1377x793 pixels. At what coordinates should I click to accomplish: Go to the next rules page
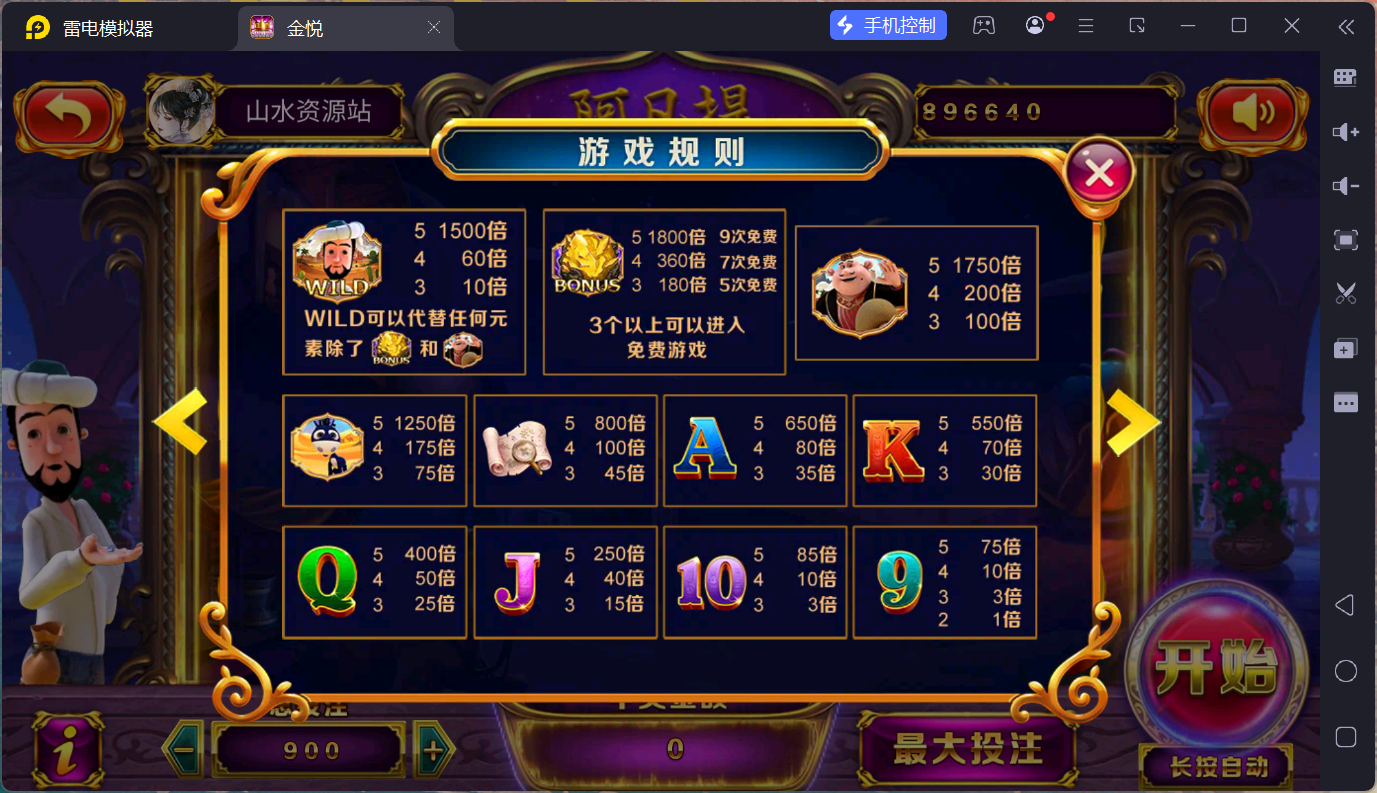[1132, 422]
